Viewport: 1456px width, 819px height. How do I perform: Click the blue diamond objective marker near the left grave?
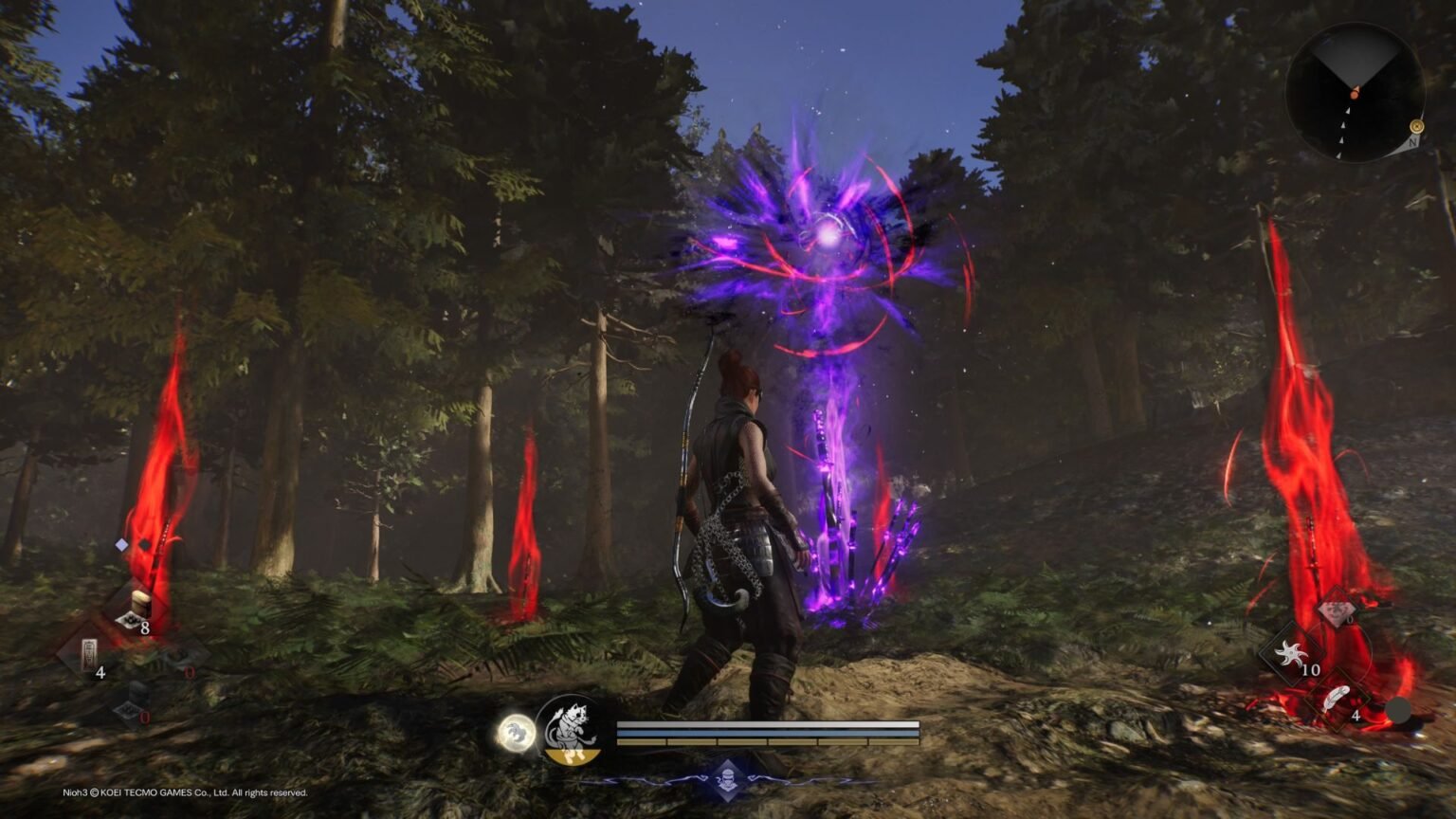[120, 544]
